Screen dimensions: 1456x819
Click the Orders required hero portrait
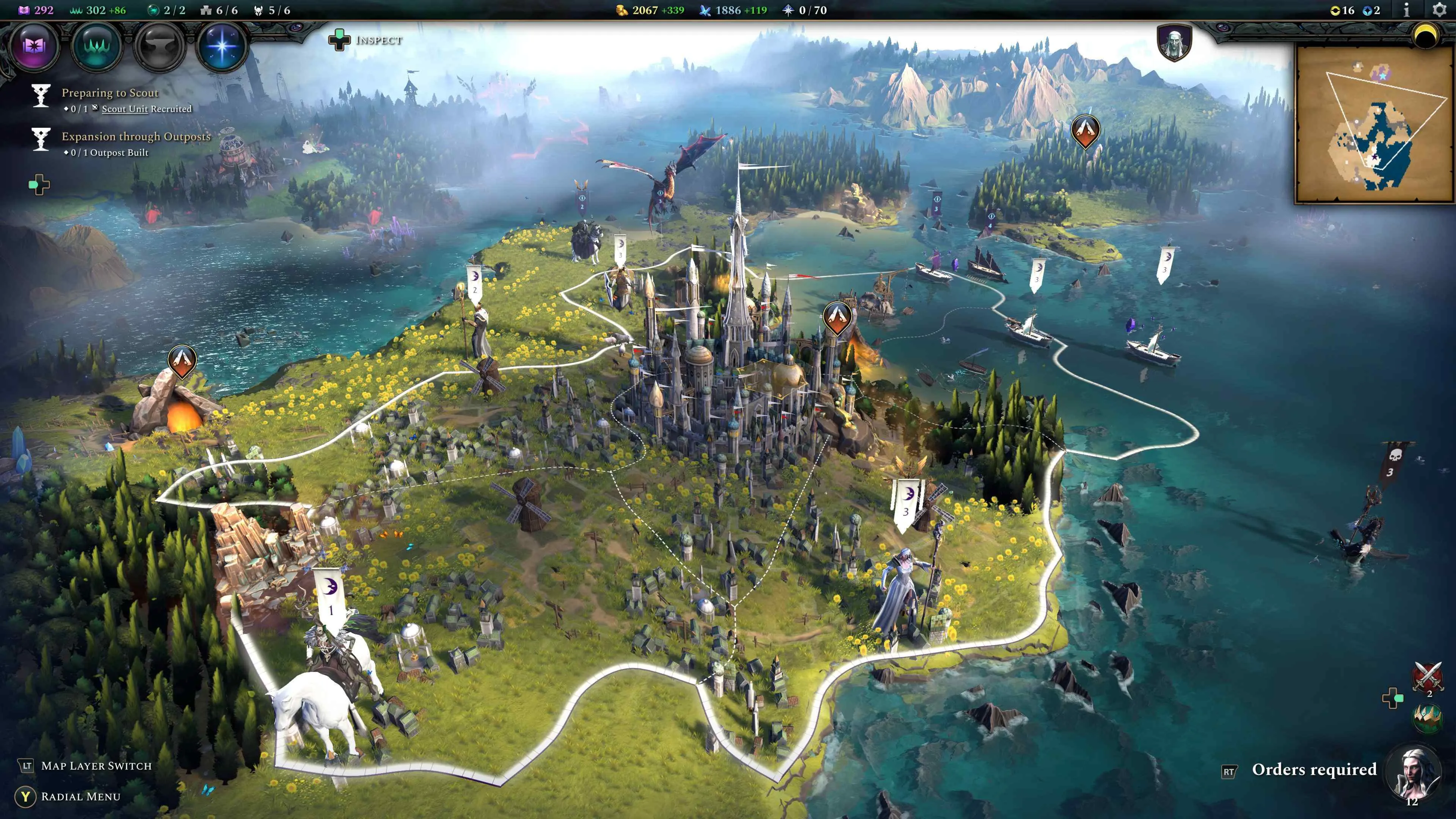click(1413, 772)
